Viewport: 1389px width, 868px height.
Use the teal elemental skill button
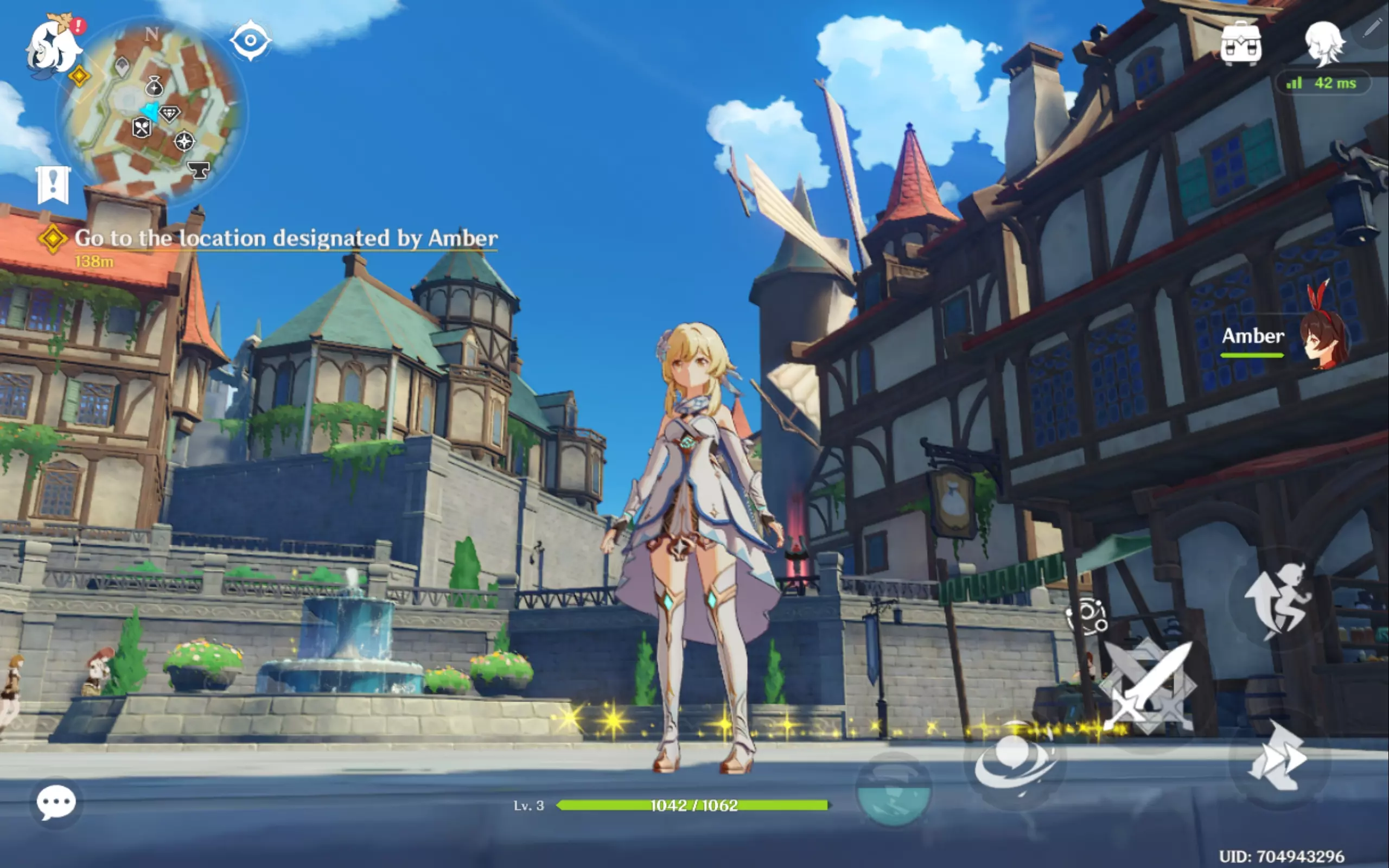pos(893,790)
